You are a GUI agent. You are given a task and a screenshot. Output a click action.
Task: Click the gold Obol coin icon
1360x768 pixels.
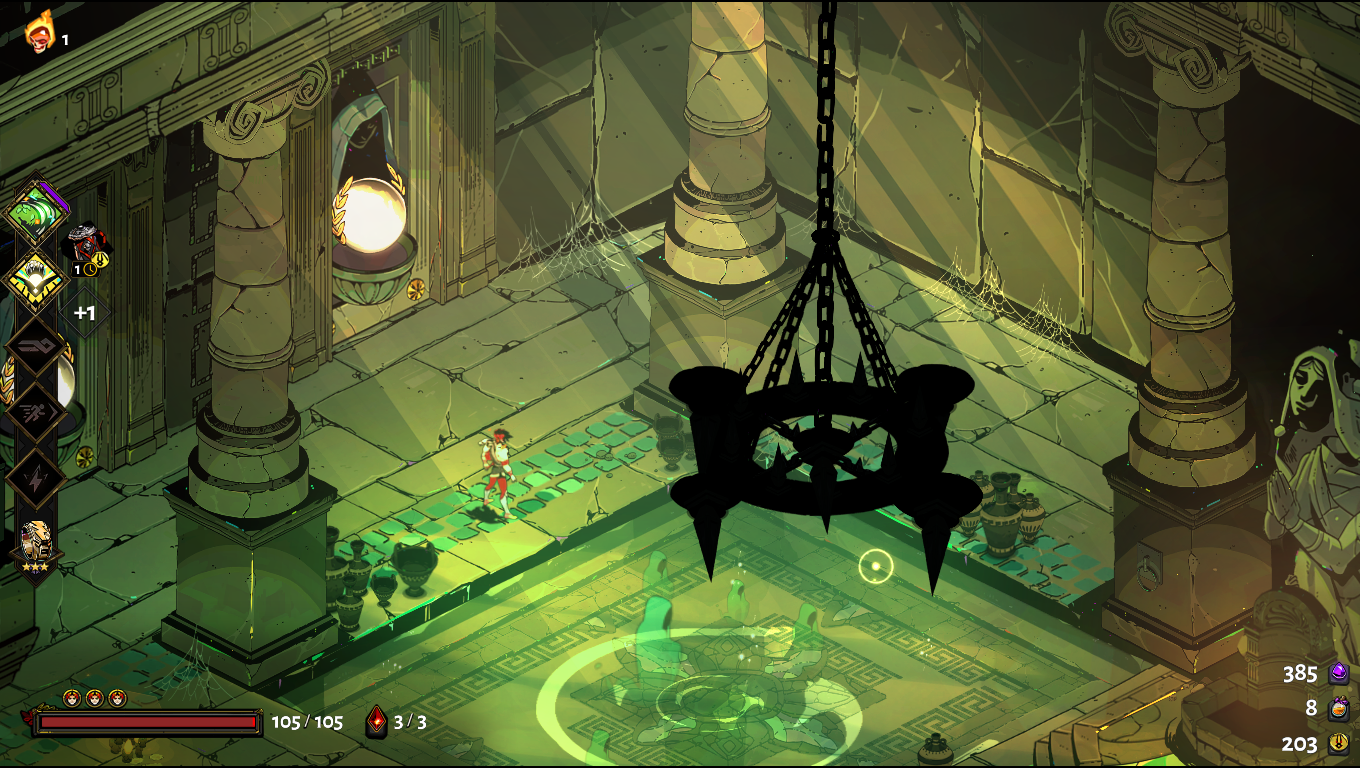1339,743
